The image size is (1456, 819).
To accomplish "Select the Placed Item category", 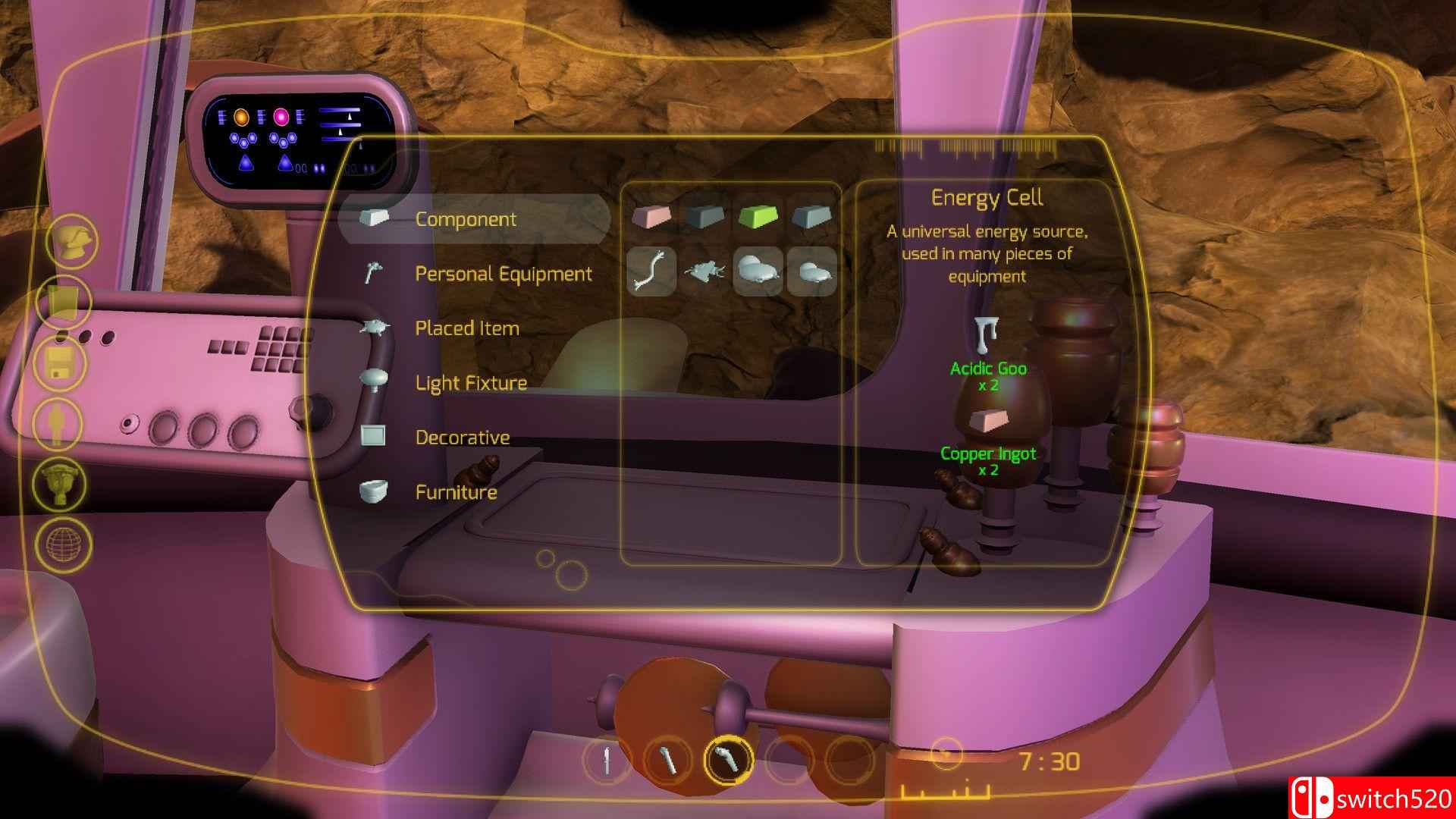I will click(466, 328).
